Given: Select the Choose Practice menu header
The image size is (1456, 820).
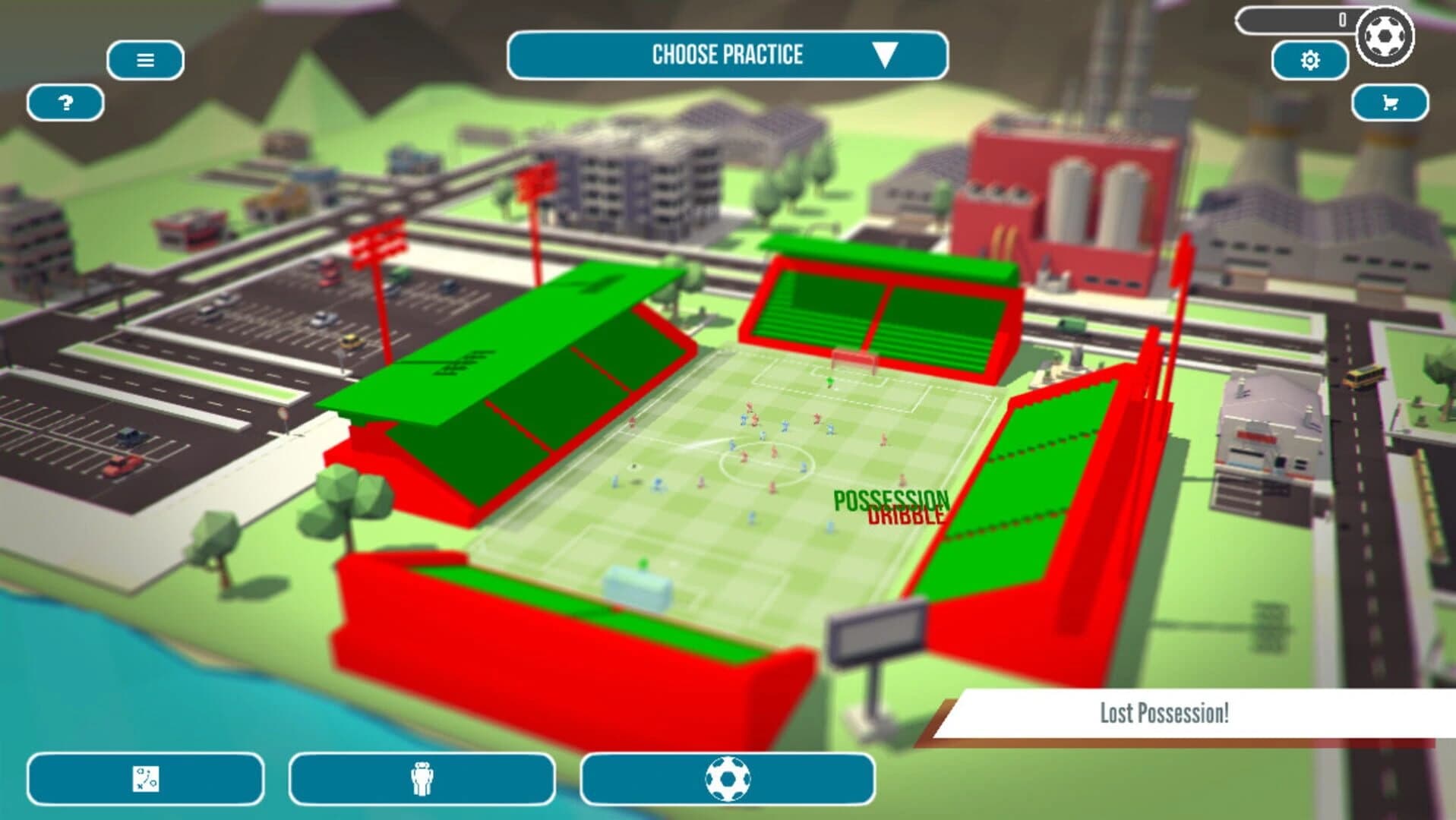Looking at the screenshot, I should (728, 54).
